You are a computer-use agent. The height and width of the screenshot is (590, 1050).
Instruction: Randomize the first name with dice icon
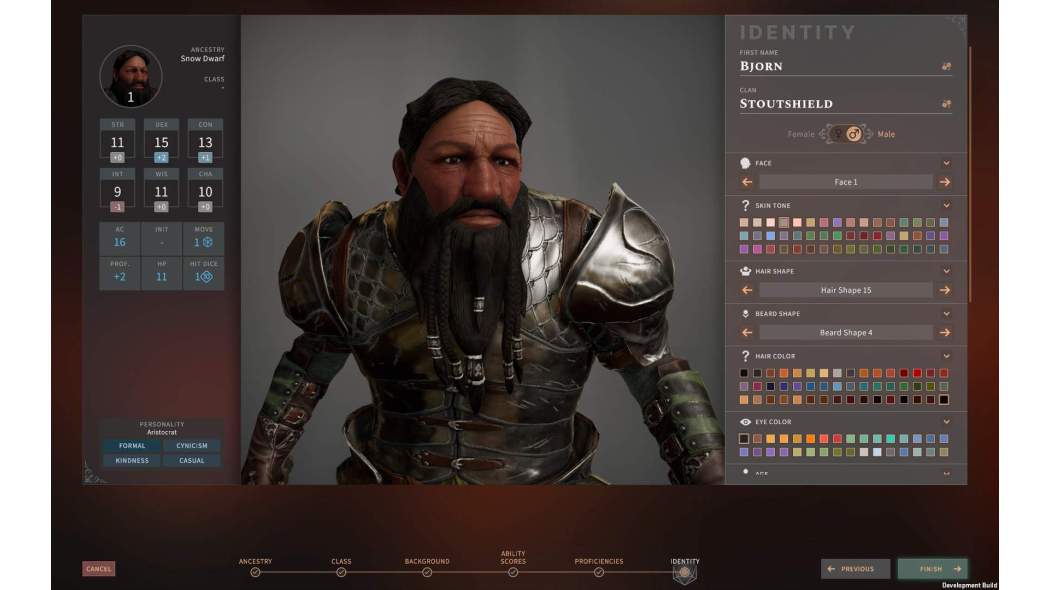pos(946,66)
